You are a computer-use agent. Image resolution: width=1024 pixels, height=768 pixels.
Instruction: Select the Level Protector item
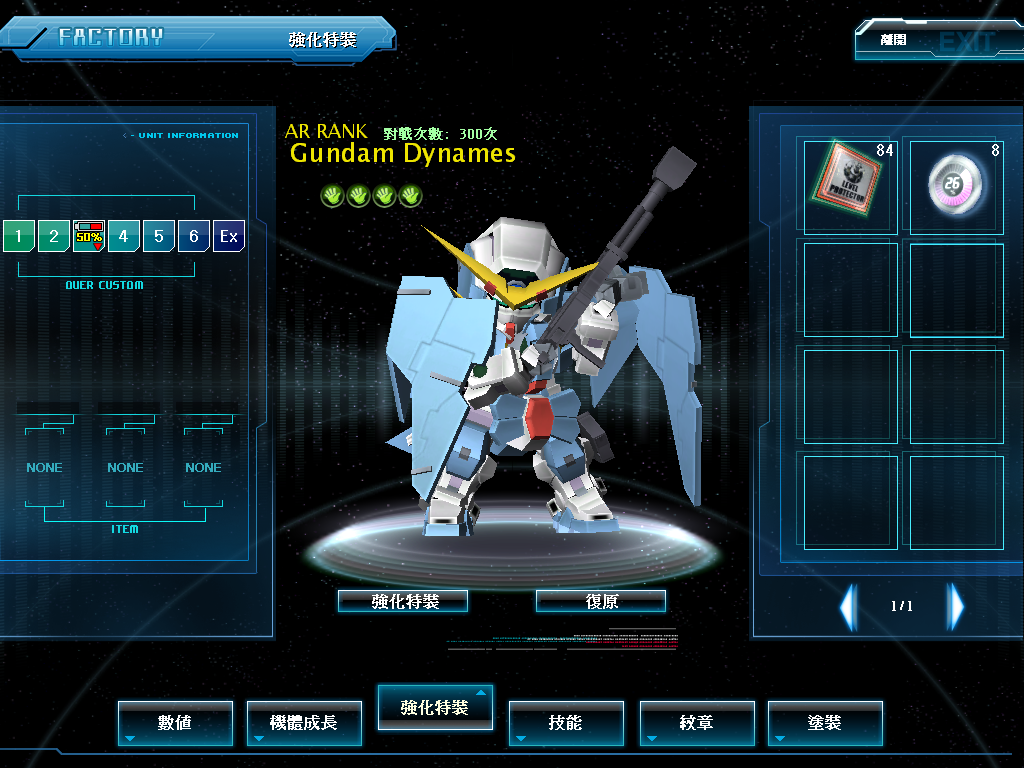tap(850, 186)
